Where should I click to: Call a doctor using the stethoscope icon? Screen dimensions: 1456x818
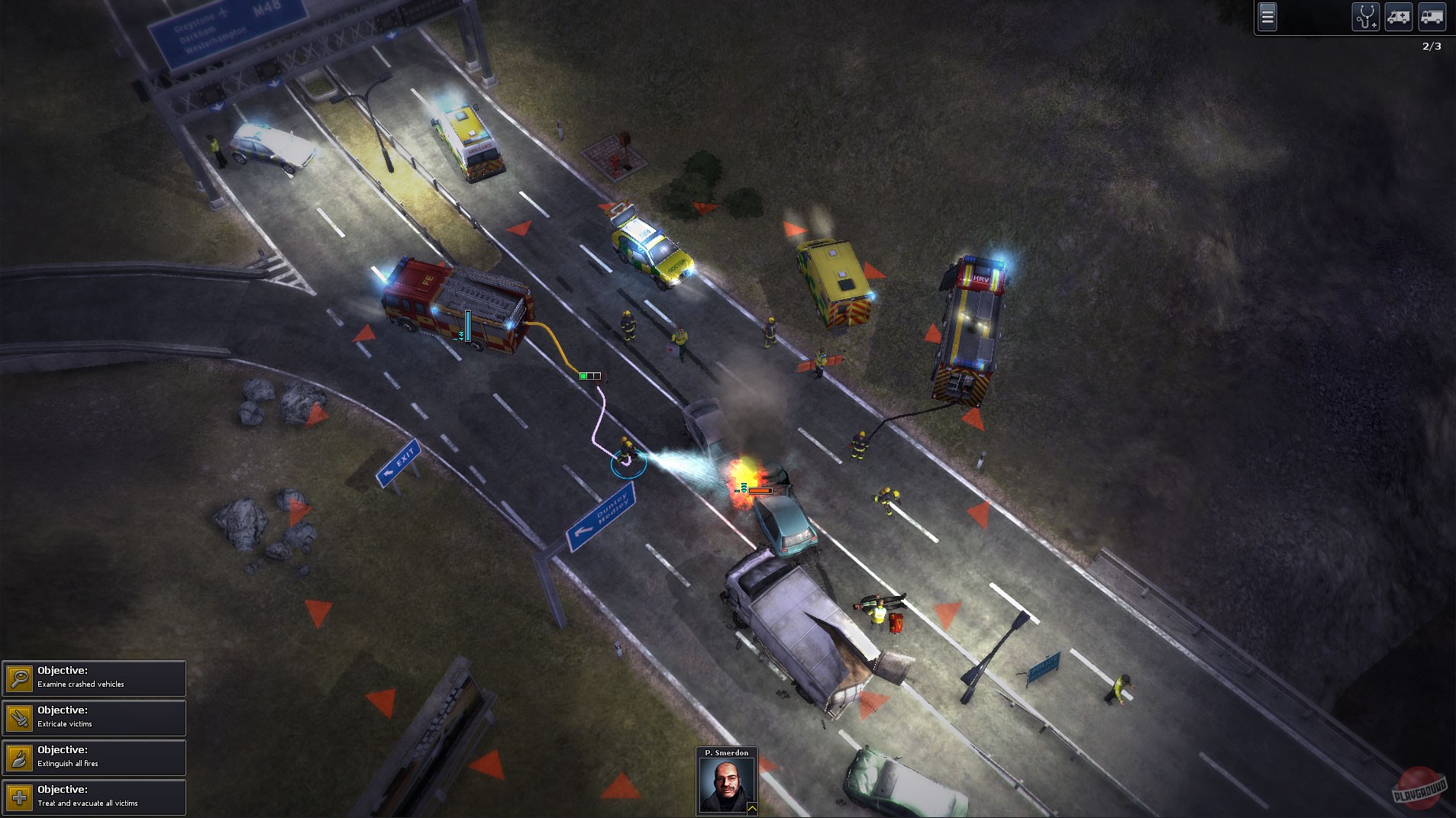pos(1366,17)
